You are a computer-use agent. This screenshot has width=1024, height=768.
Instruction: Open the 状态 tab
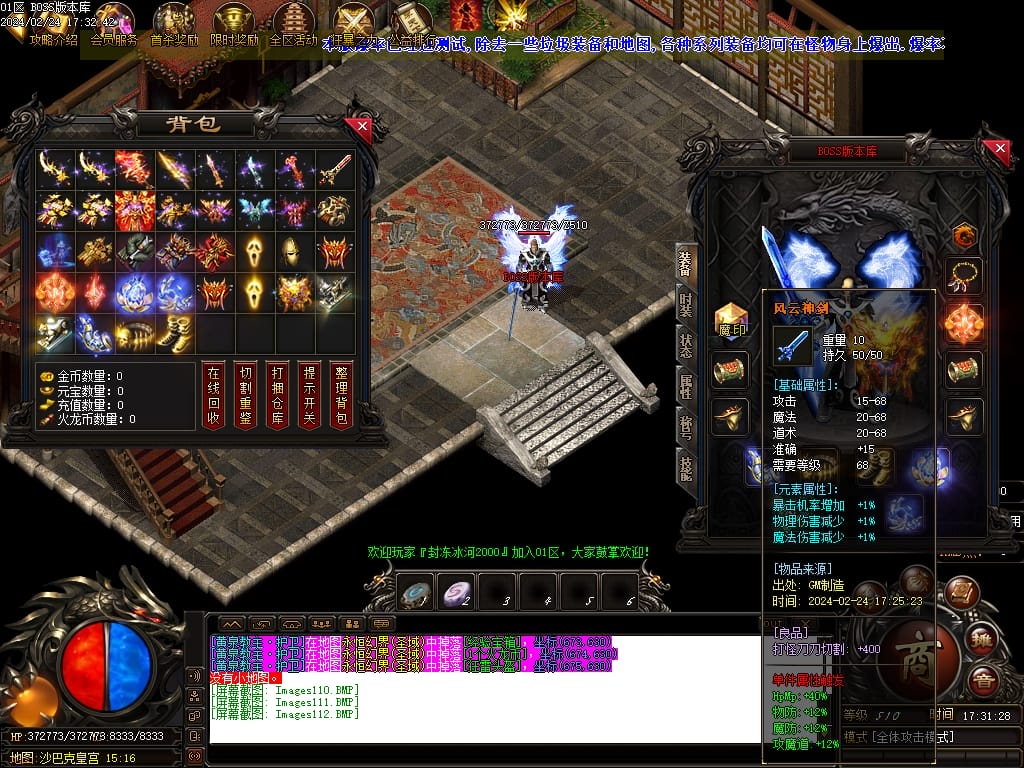point(686,346)
